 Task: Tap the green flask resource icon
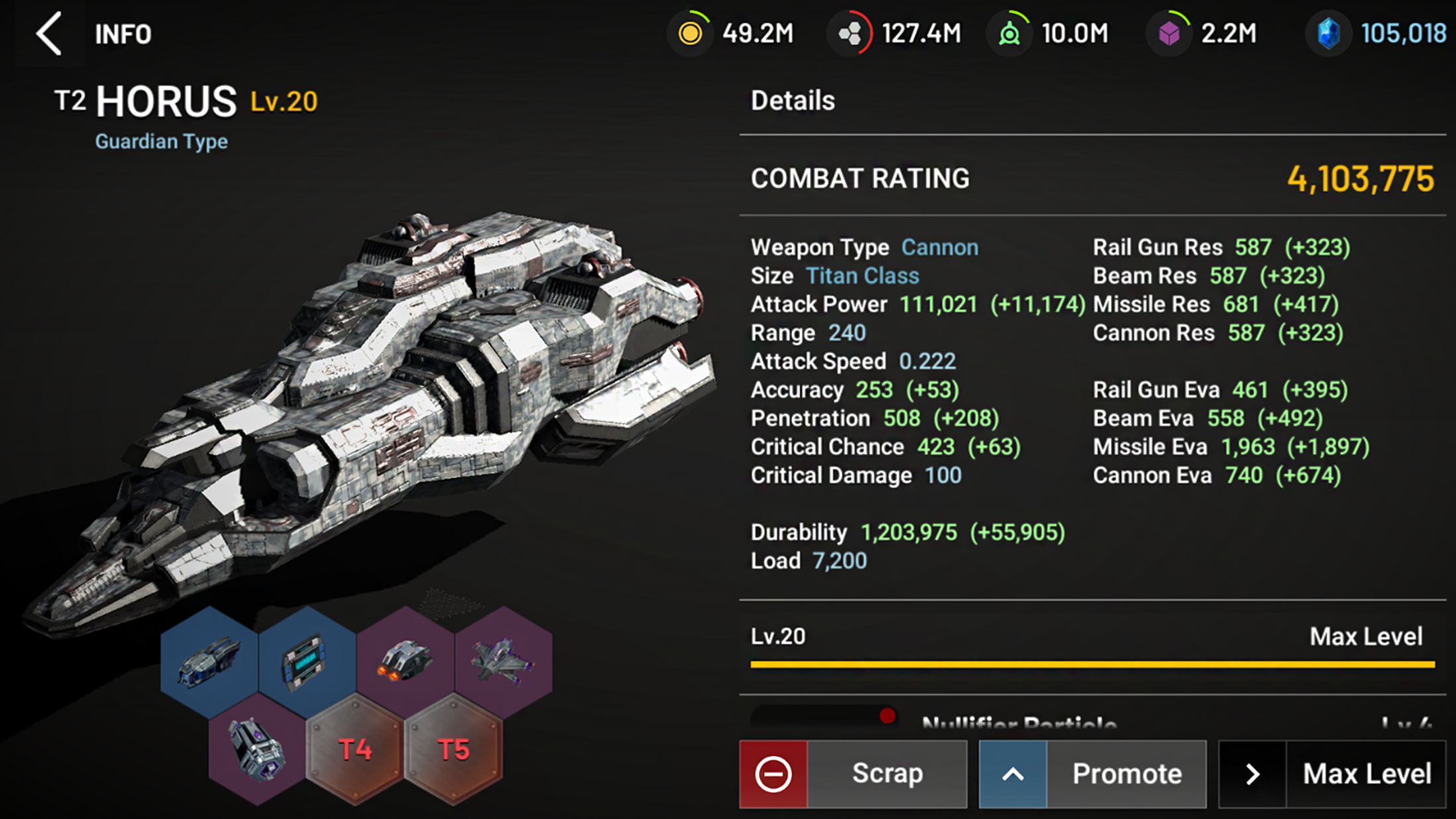[1009, 33]
